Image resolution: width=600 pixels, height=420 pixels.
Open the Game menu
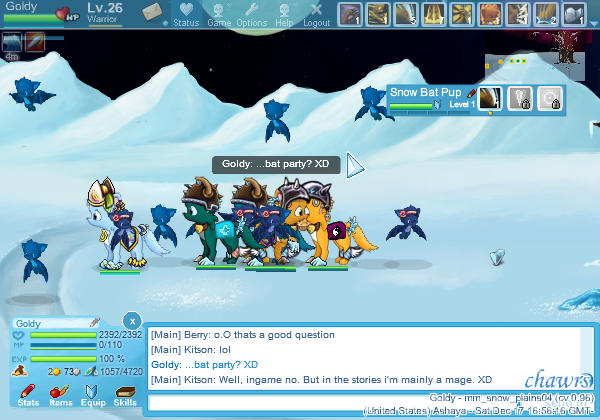(x=218, y=15)
